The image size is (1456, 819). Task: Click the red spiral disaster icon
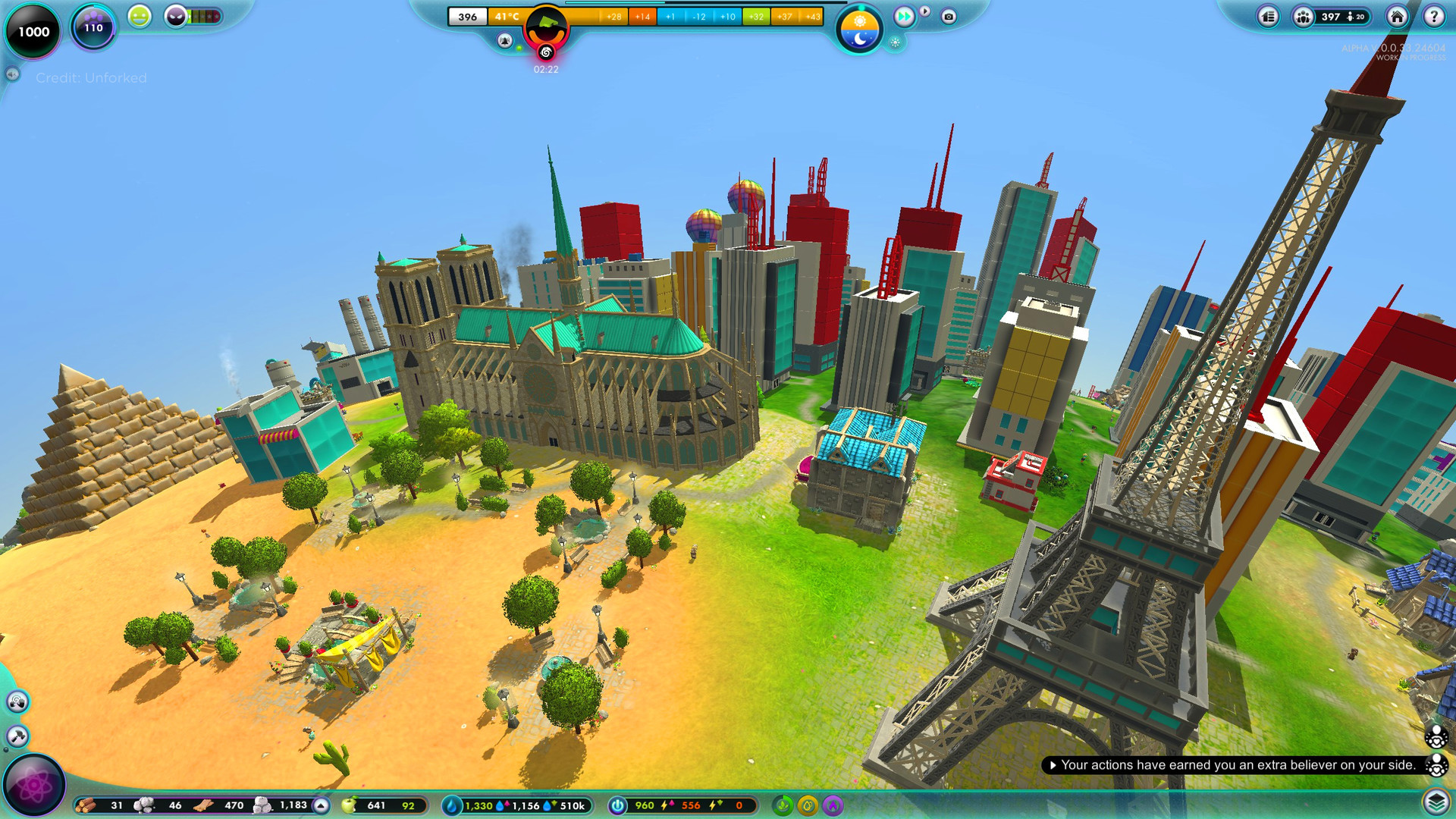click(x=546, y=52)
